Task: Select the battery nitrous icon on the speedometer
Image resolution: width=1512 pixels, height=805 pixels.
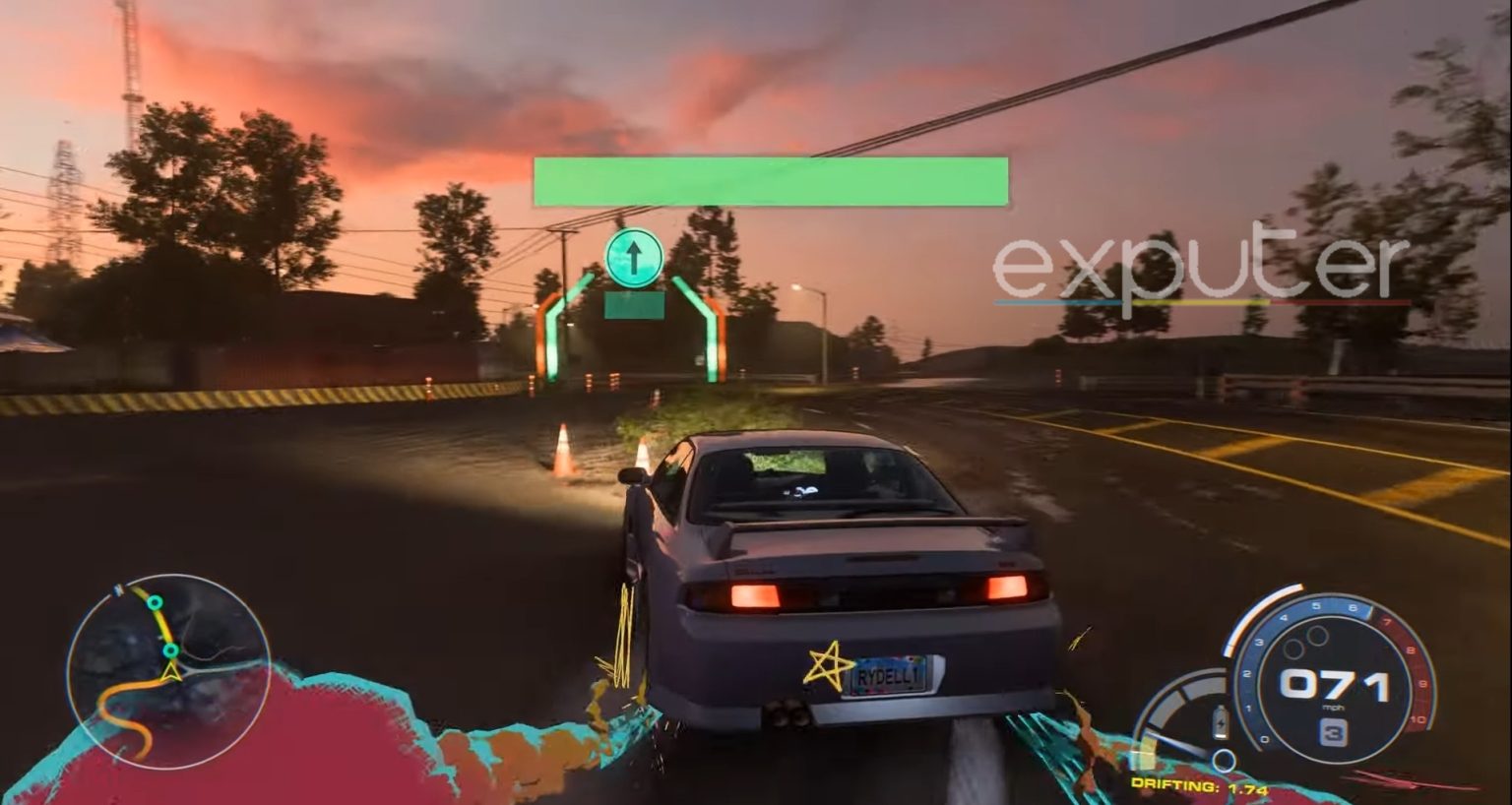Action: (x=1220, y=721)
